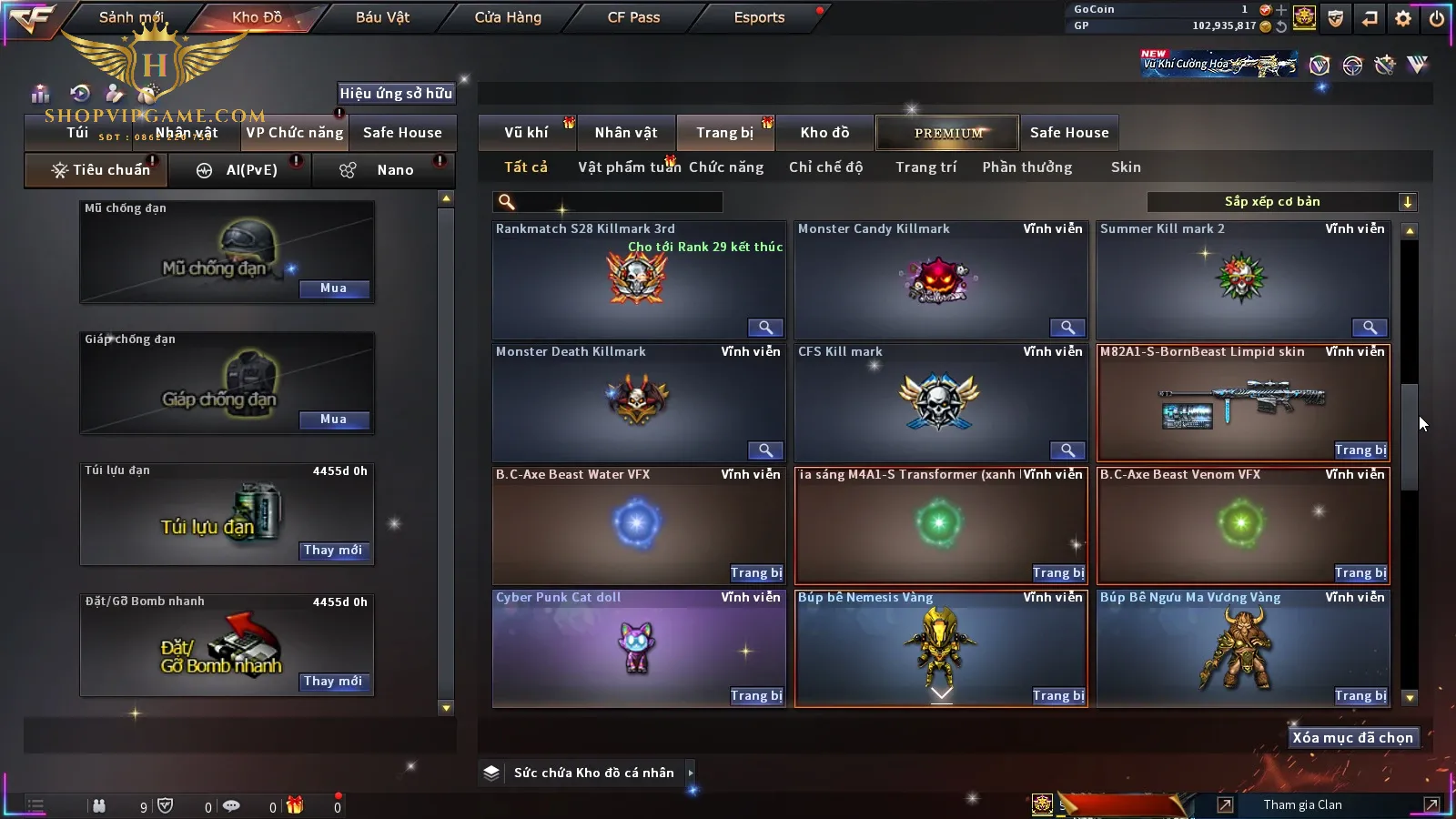Expand Sức chứa Kho đồ cá nhân
The width and height of the screenshot is (1456, 819).
click(593, 773)
